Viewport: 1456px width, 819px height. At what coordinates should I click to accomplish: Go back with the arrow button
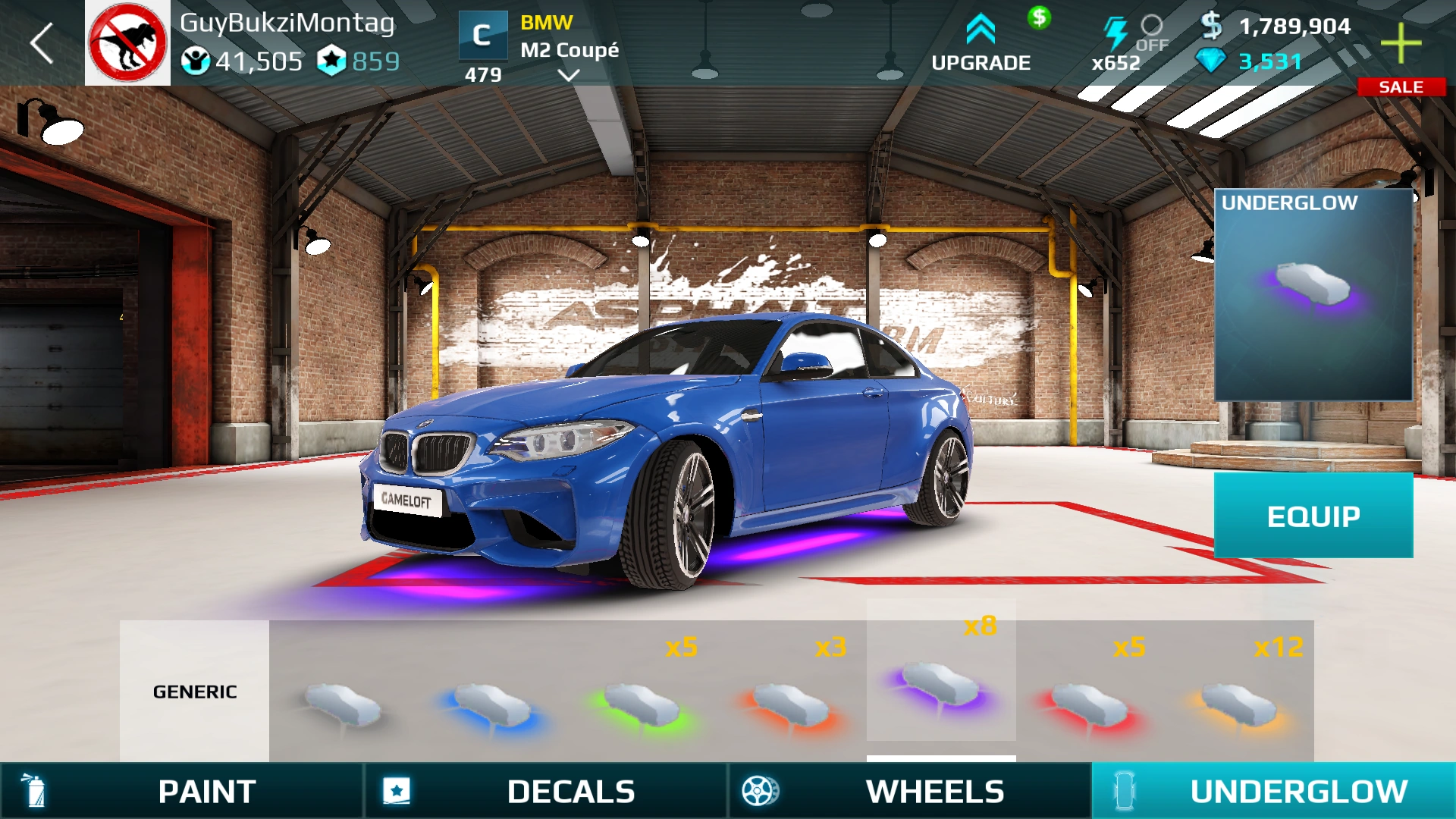pos(42,43)
